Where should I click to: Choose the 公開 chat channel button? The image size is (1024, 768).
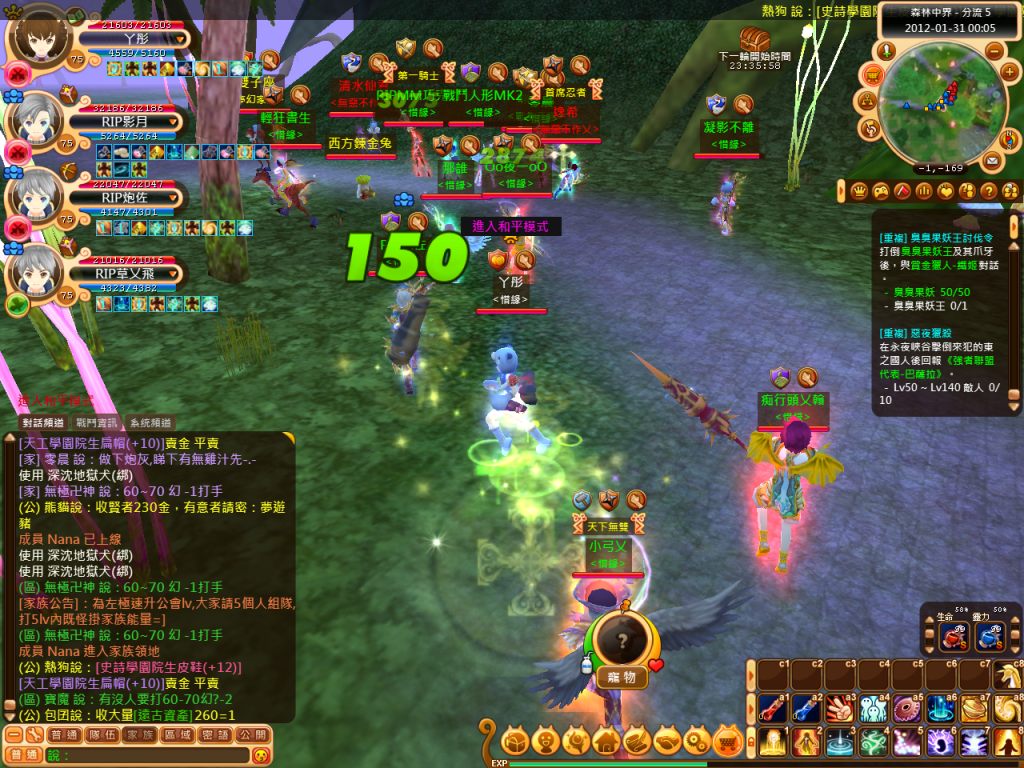(x=253, y=735)
